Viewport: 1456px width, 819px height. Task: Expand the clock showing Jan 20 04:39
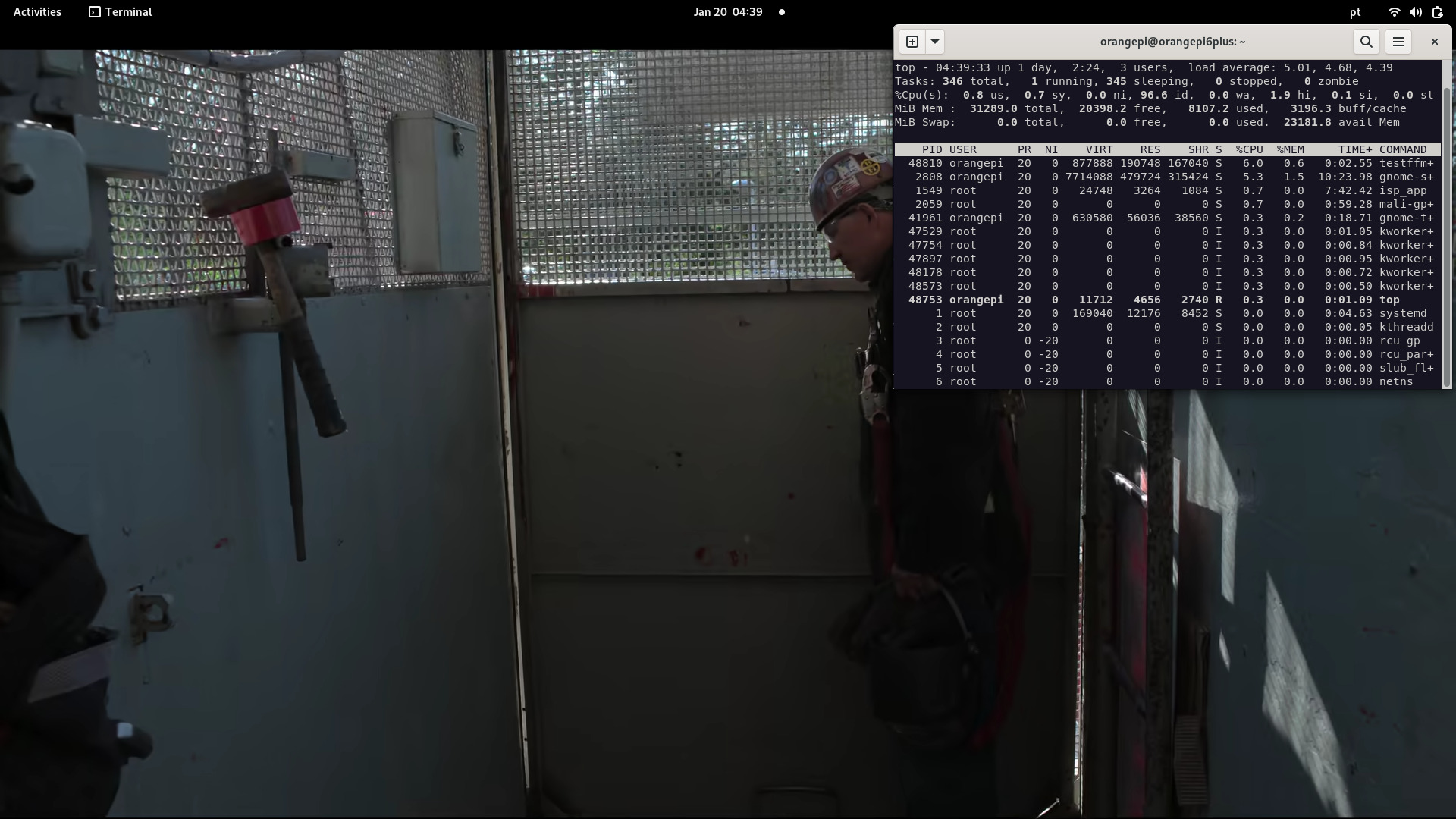727,12
